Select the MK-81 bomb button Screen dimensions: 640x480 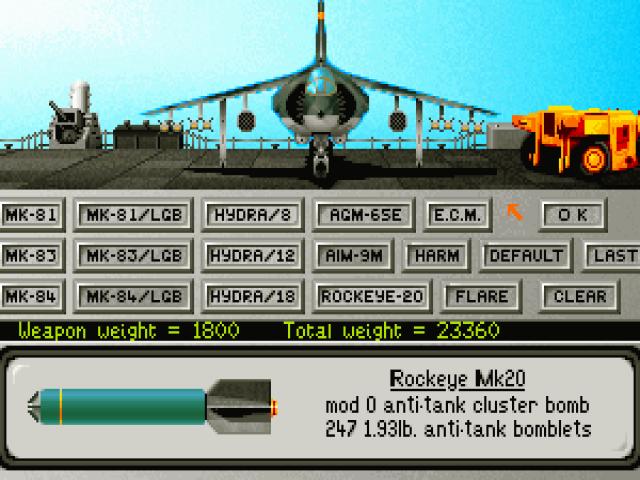30,215
